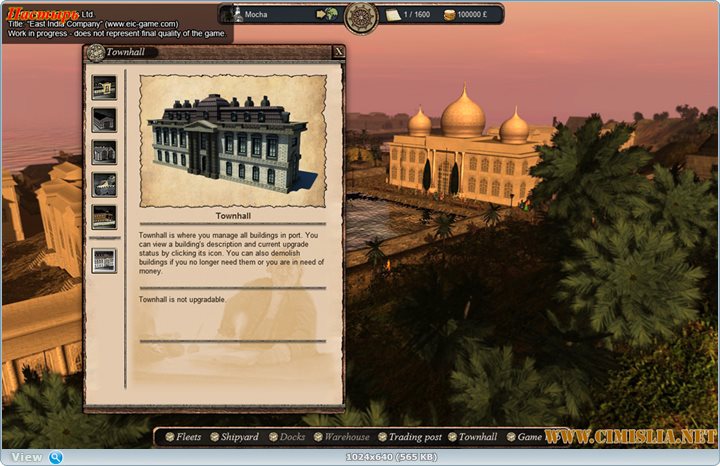
Task: Click the ship's wheel emblem
Action: (361, 16)
